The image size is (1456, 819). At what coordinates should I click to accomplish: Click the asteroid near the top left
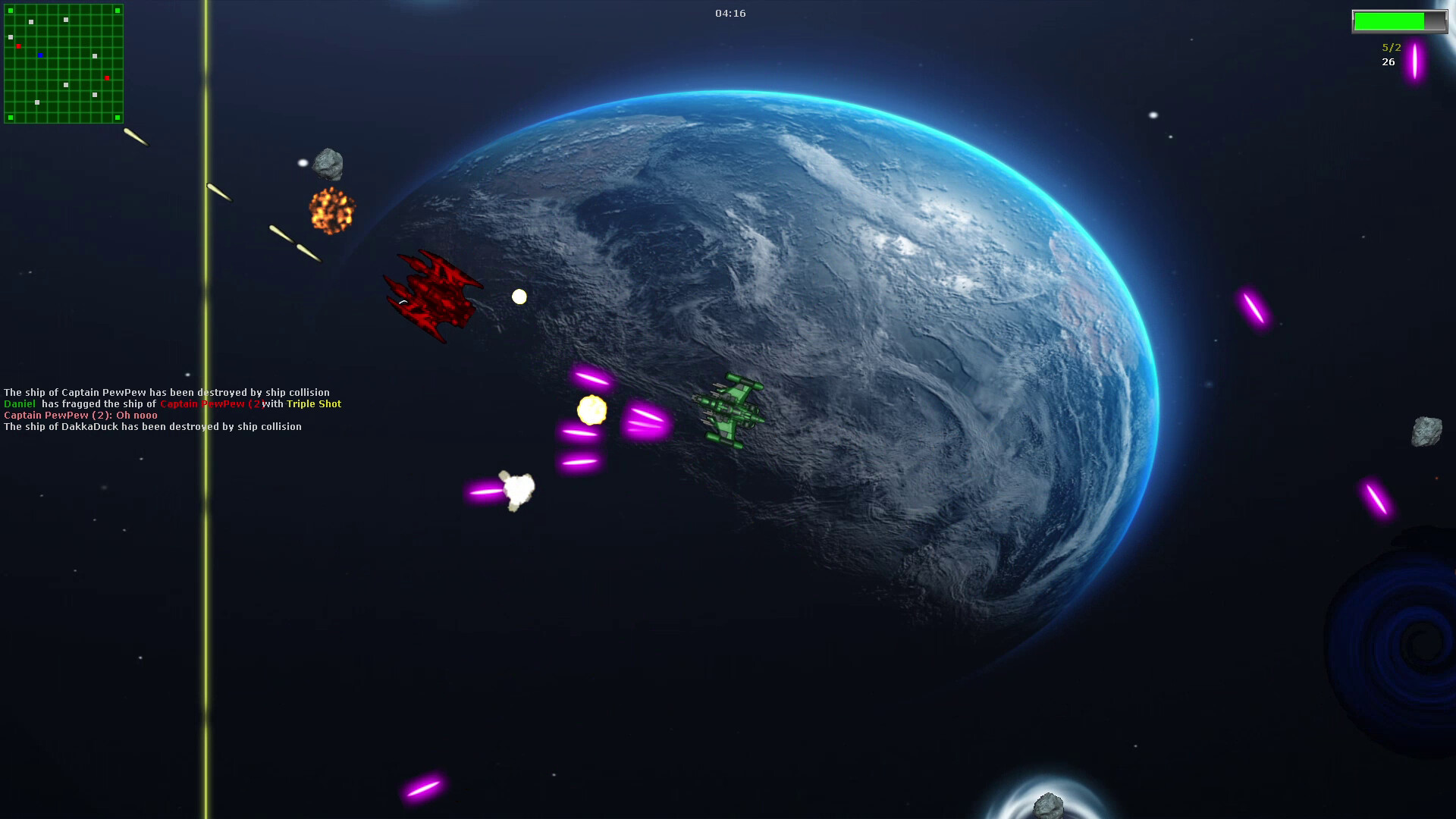pos(328,163)
